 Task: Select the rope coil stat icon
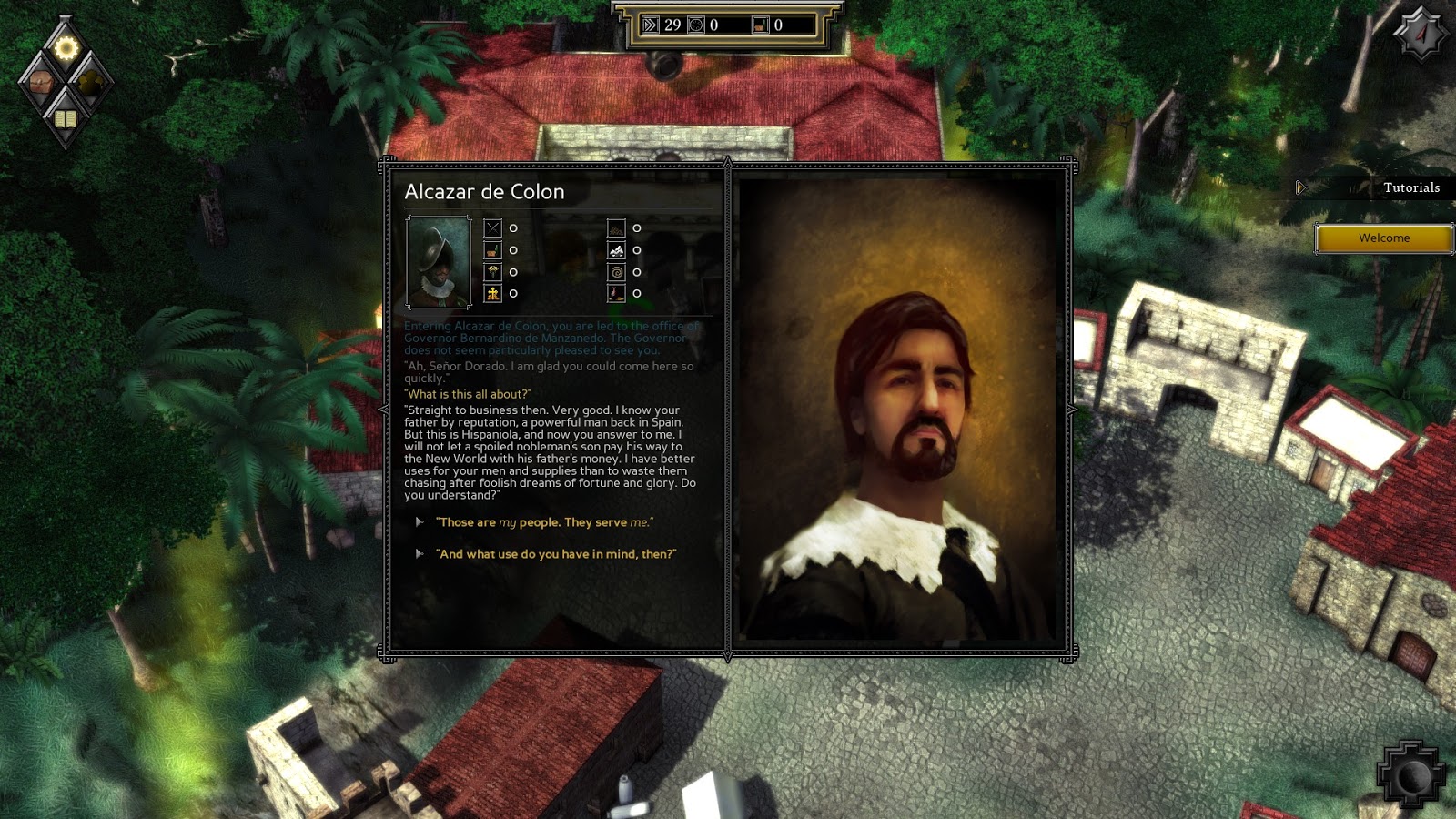(x=617, y=272)
